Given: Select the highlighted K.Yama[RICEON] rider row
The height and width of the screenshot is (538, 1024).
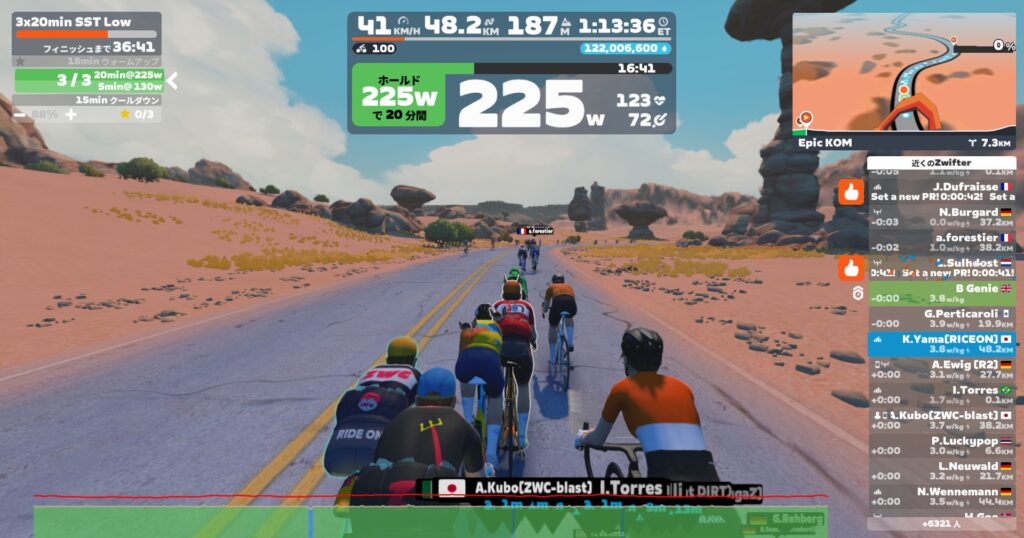Looking at the screenshot, I should [x=941, y=344].
